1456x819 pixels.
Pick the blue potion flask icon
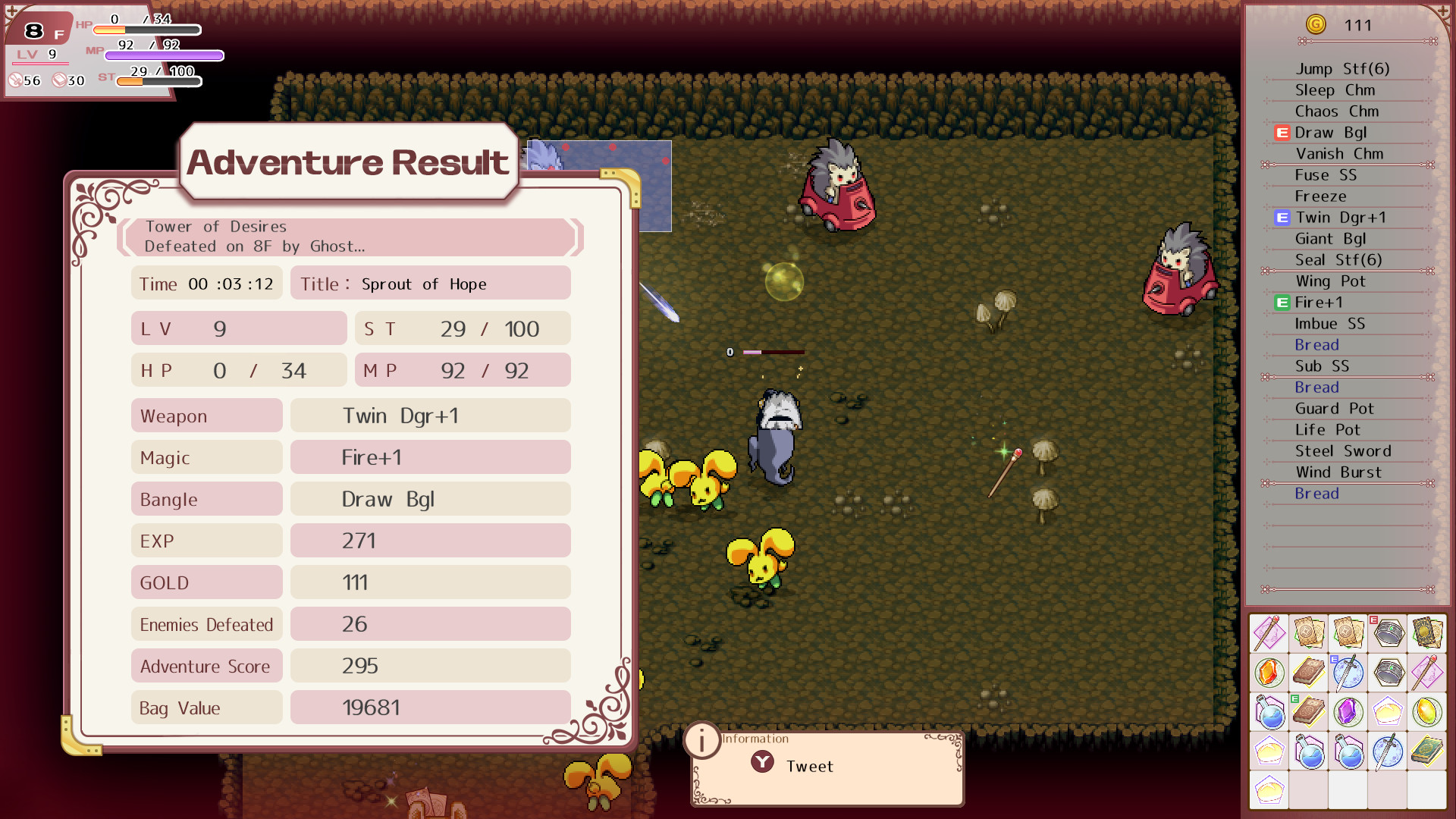(x=1269, y=713)
